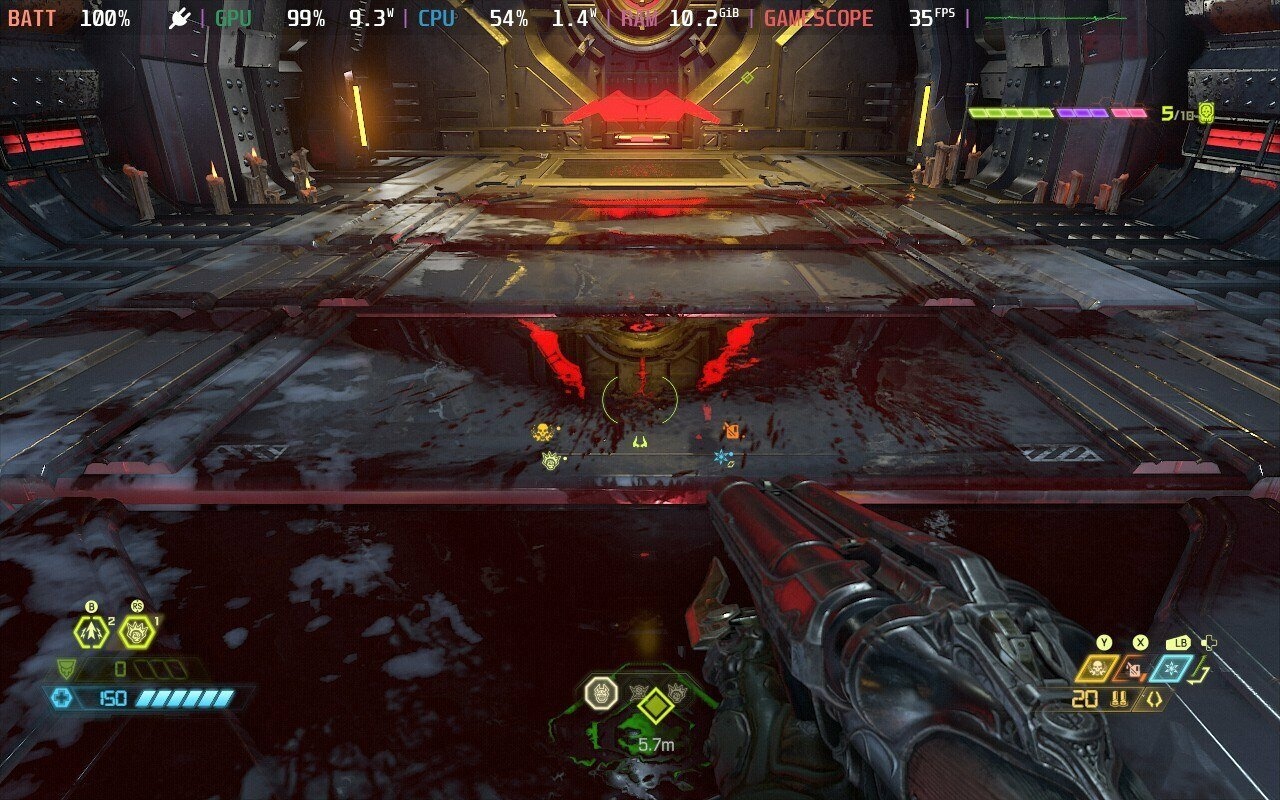1280x800 pixels.
Task: Select the cyan Ice Bomb icon near LB
Action: point(1171,668)
